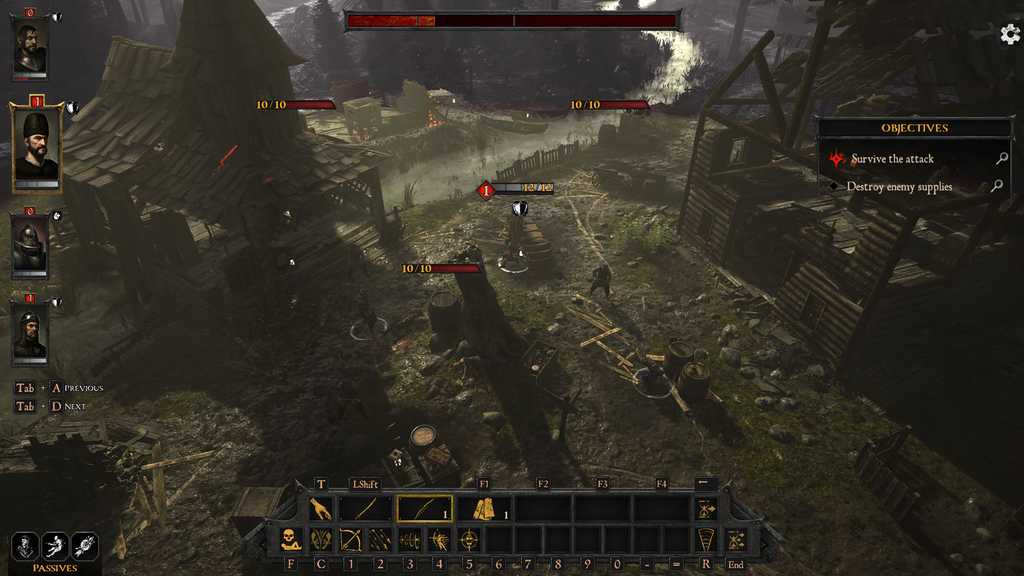Click the cone-shaped overwatch icon
Screen dimensions: 1024x576
[706, 540]
